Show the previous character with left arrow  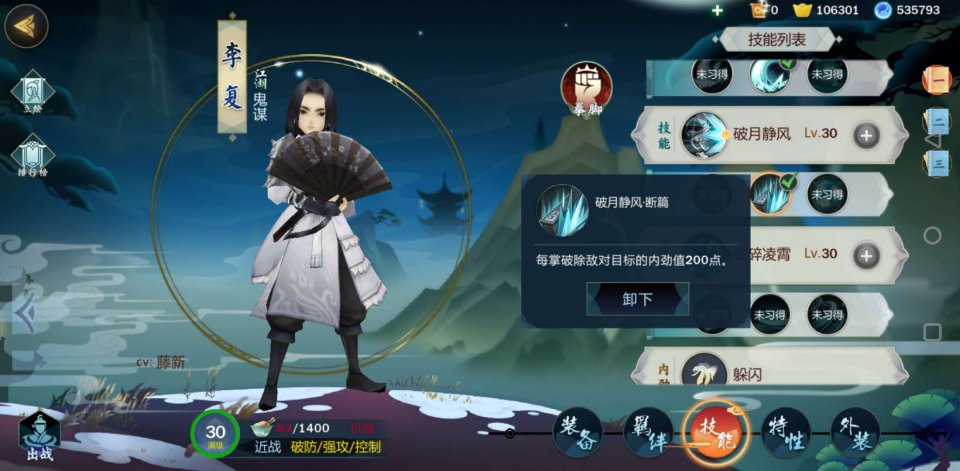(x=24, y=314)
